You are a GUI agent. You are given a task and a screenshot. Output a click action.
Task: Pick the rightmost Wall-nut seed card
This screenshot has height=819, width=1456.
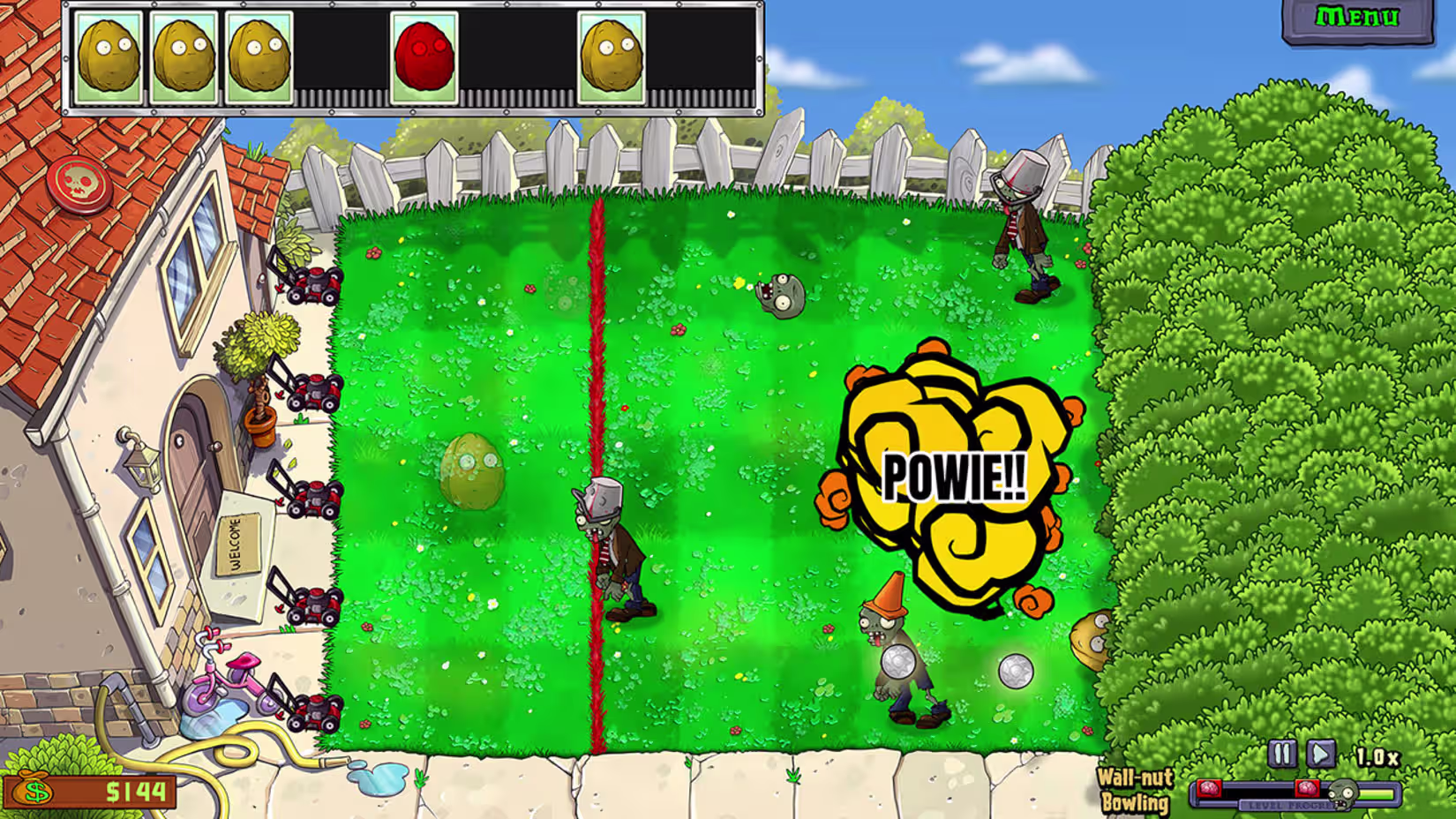point(611,55)
